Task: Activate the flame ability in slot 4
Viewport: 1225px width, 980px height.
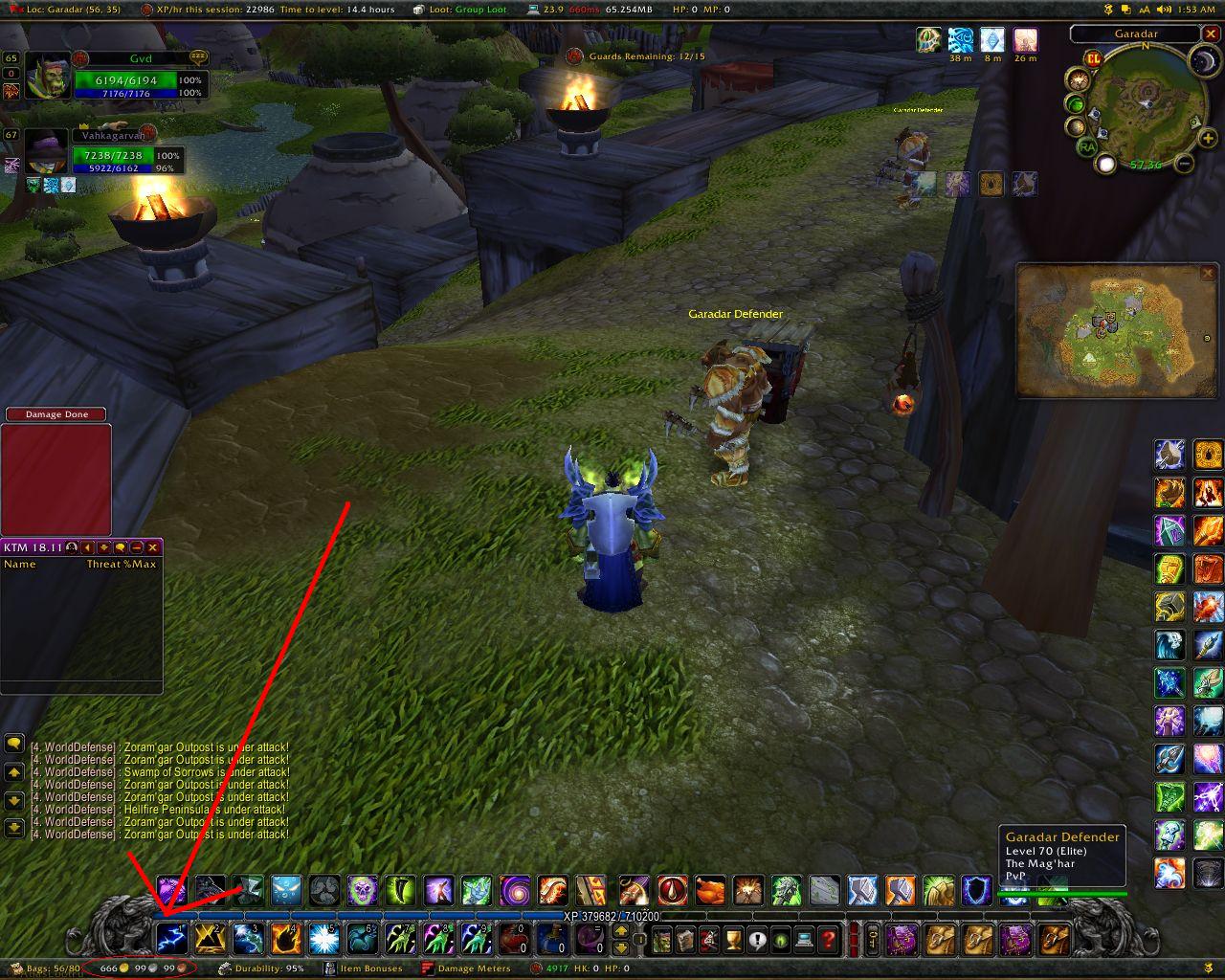Action: click(286, 939)
